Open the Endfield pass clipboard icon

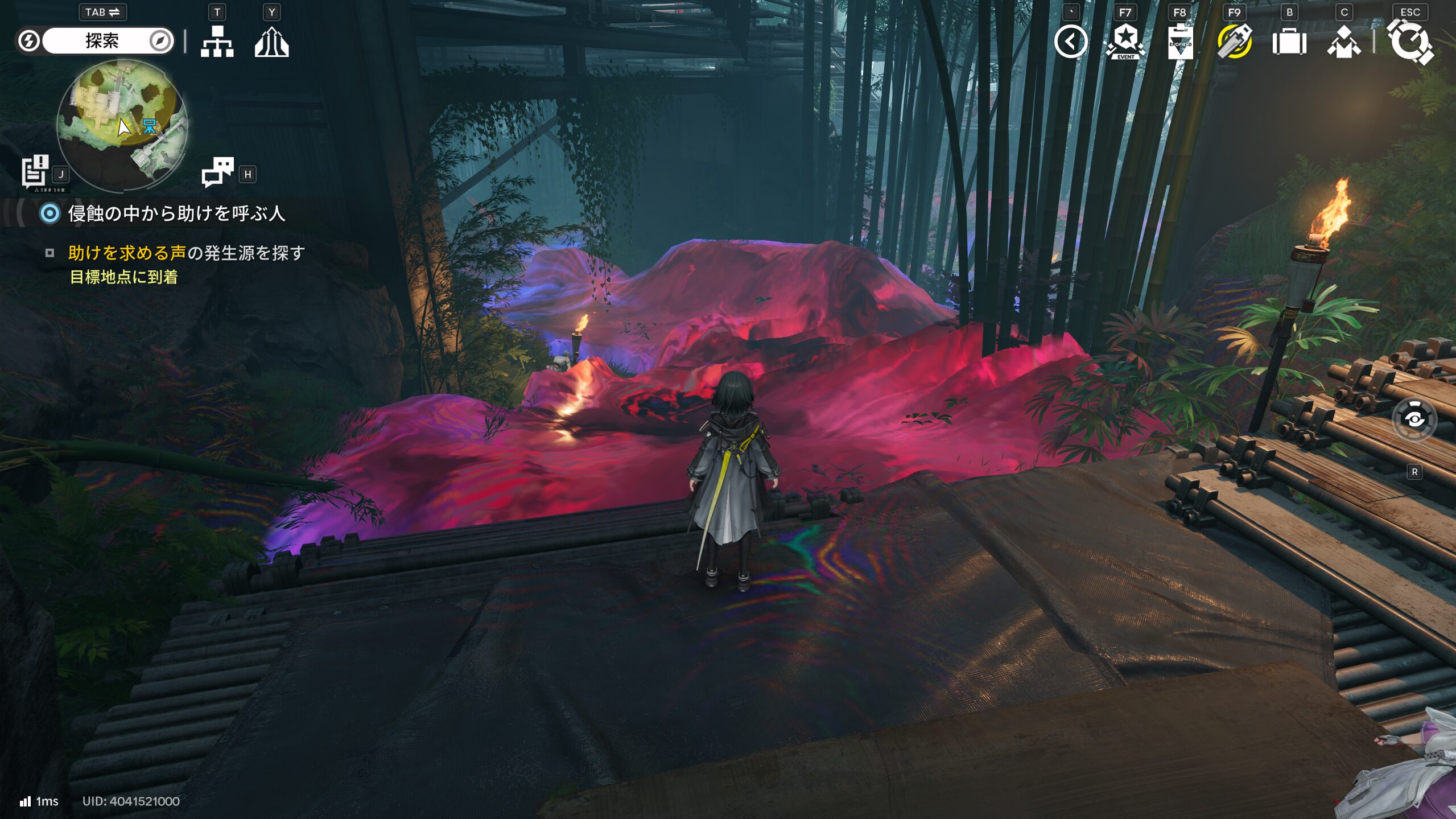pyautogui.click(x=1180, y=42)
